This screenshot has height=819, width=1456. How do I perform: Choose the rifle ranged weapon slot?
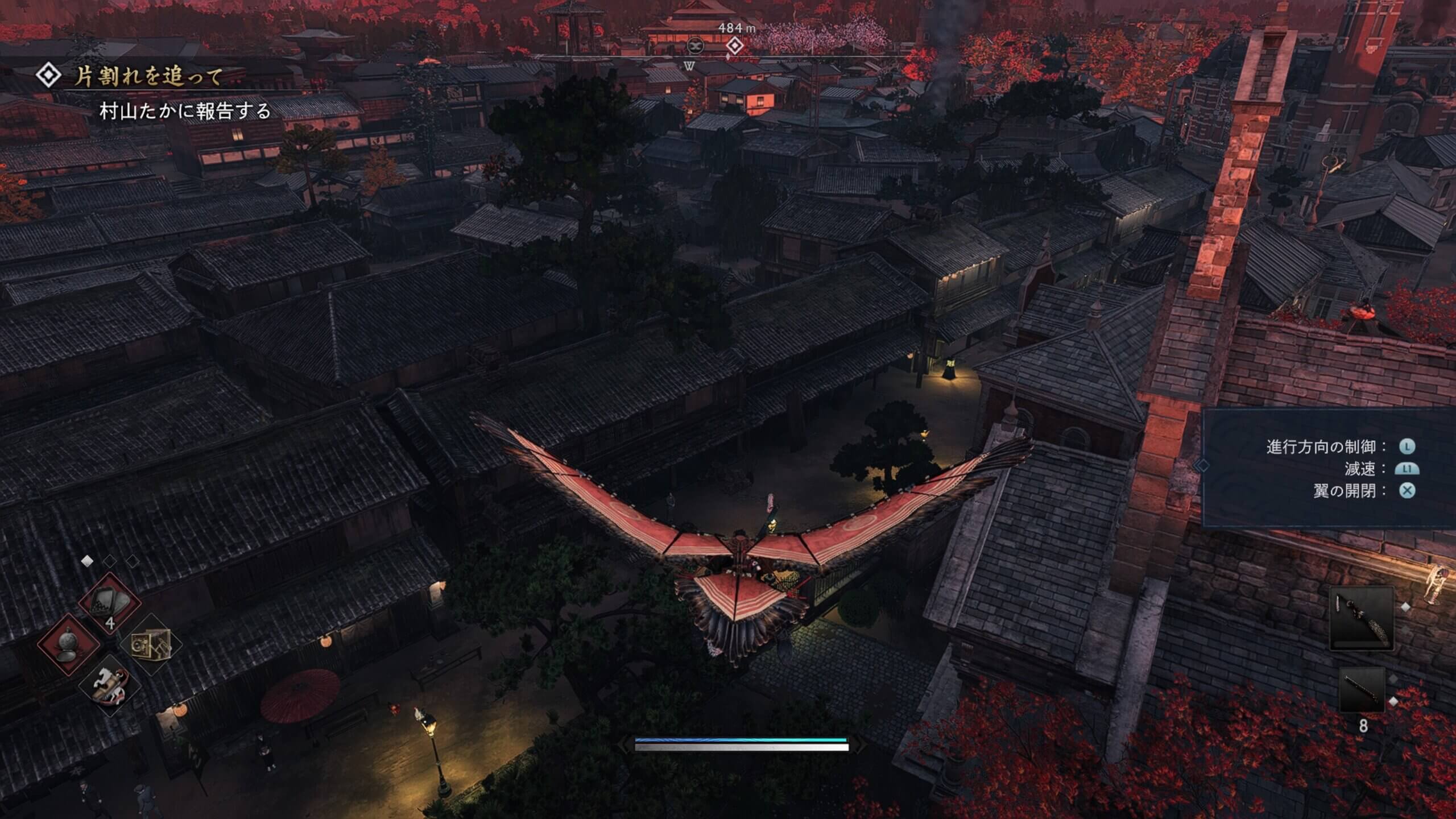coord(1362,690)
